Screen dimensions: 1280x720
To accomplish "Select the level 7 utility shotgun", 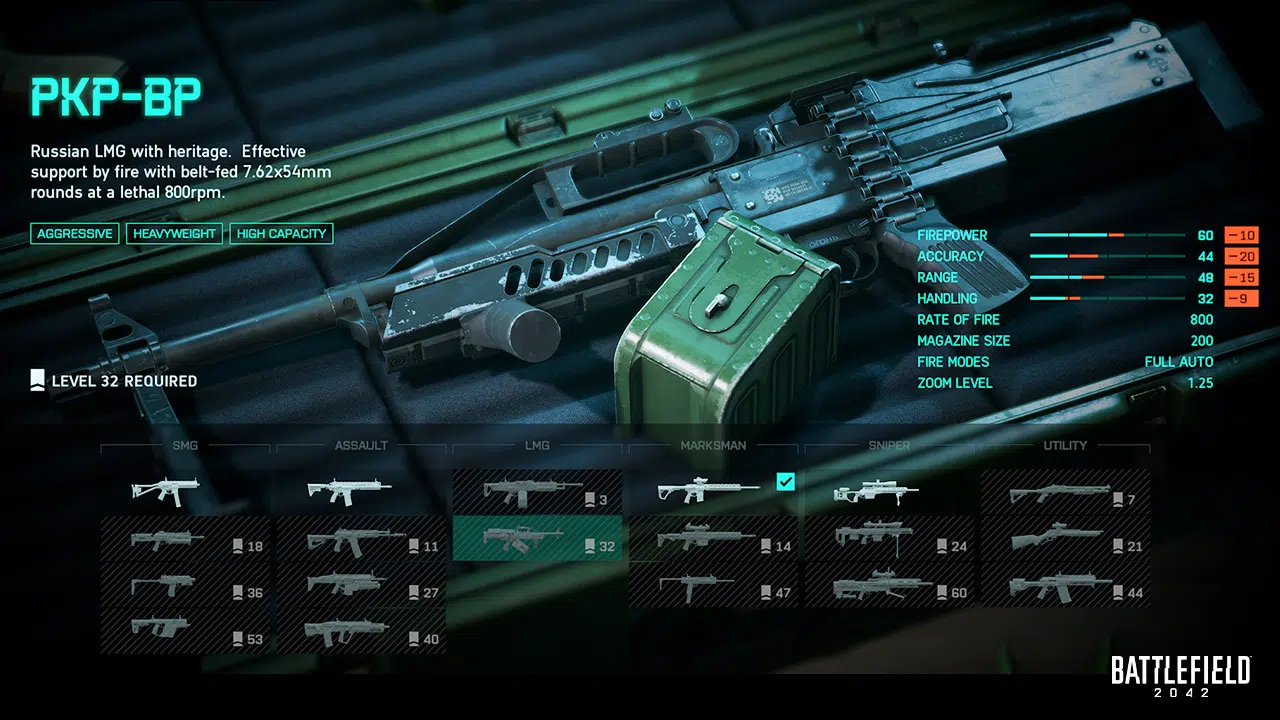I will (1065, 491).
